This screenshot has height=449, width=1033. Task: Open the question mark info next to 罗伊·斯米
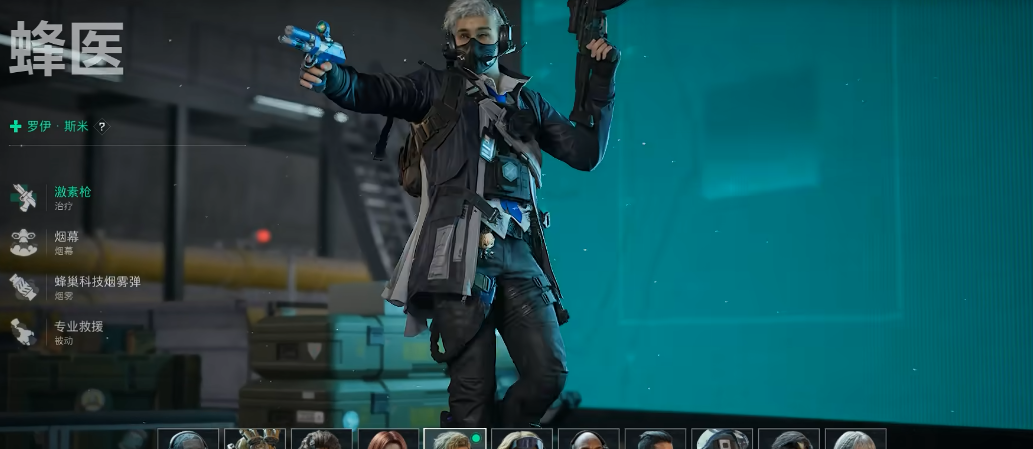(101, 127)
